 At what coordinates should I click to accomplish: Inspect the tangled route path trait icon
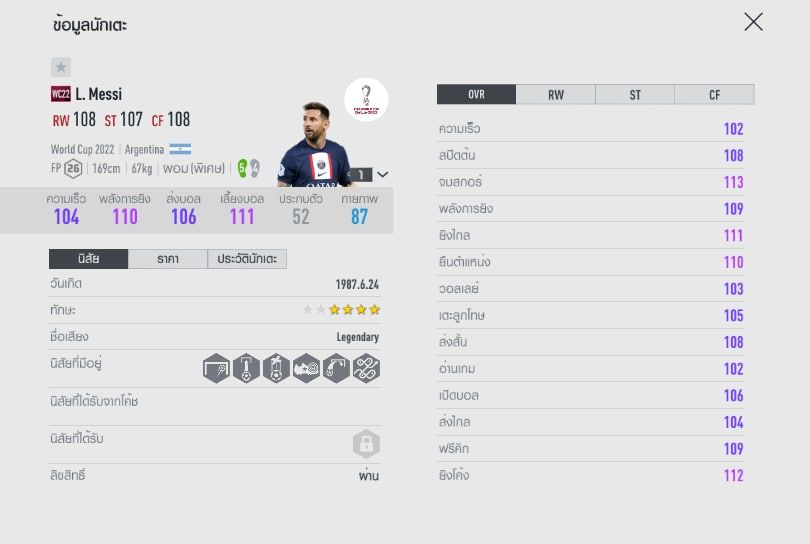[365, 368]
